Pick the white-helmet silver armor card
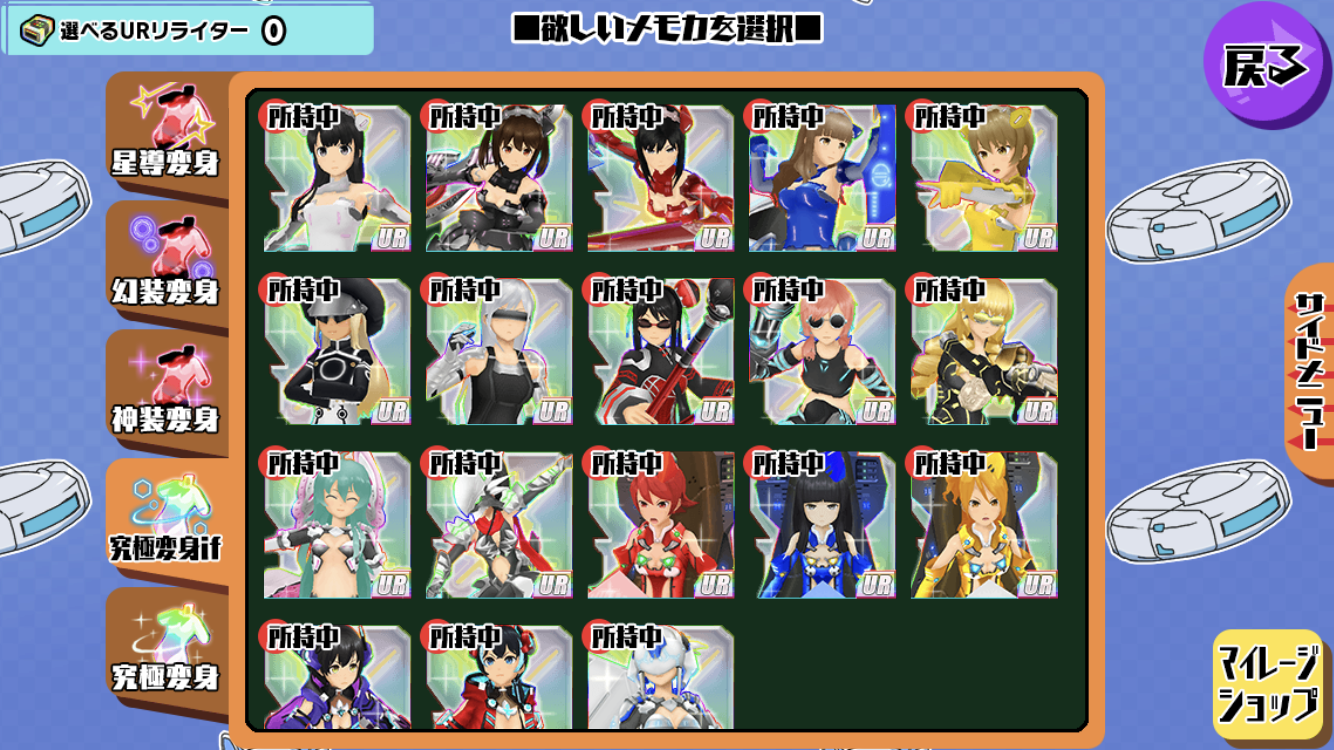This screenshot has width=1334, height=750. coord(661,680)
